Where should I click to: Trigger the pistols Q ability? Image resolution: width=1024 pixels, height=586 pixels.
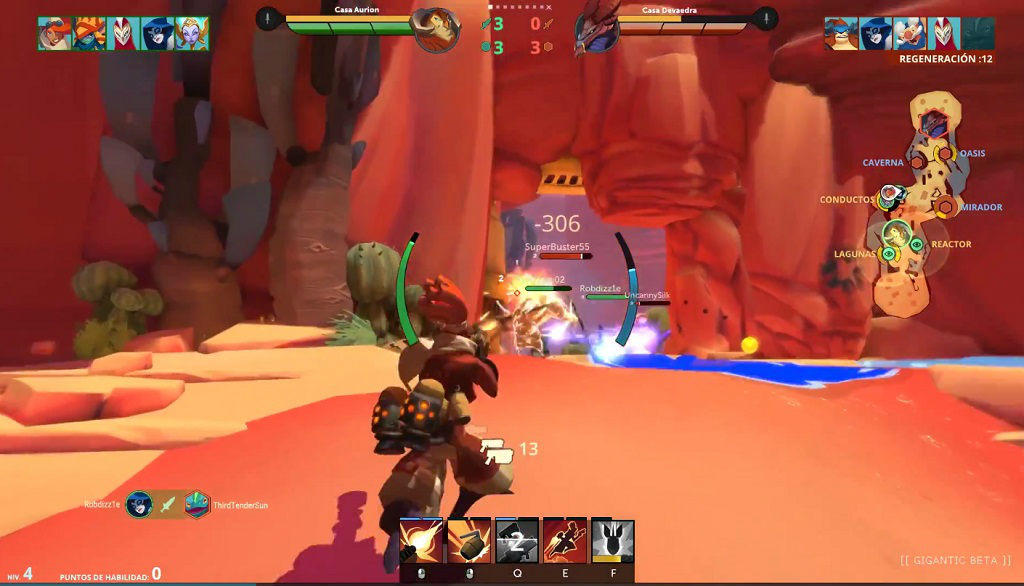coord(517,541)
